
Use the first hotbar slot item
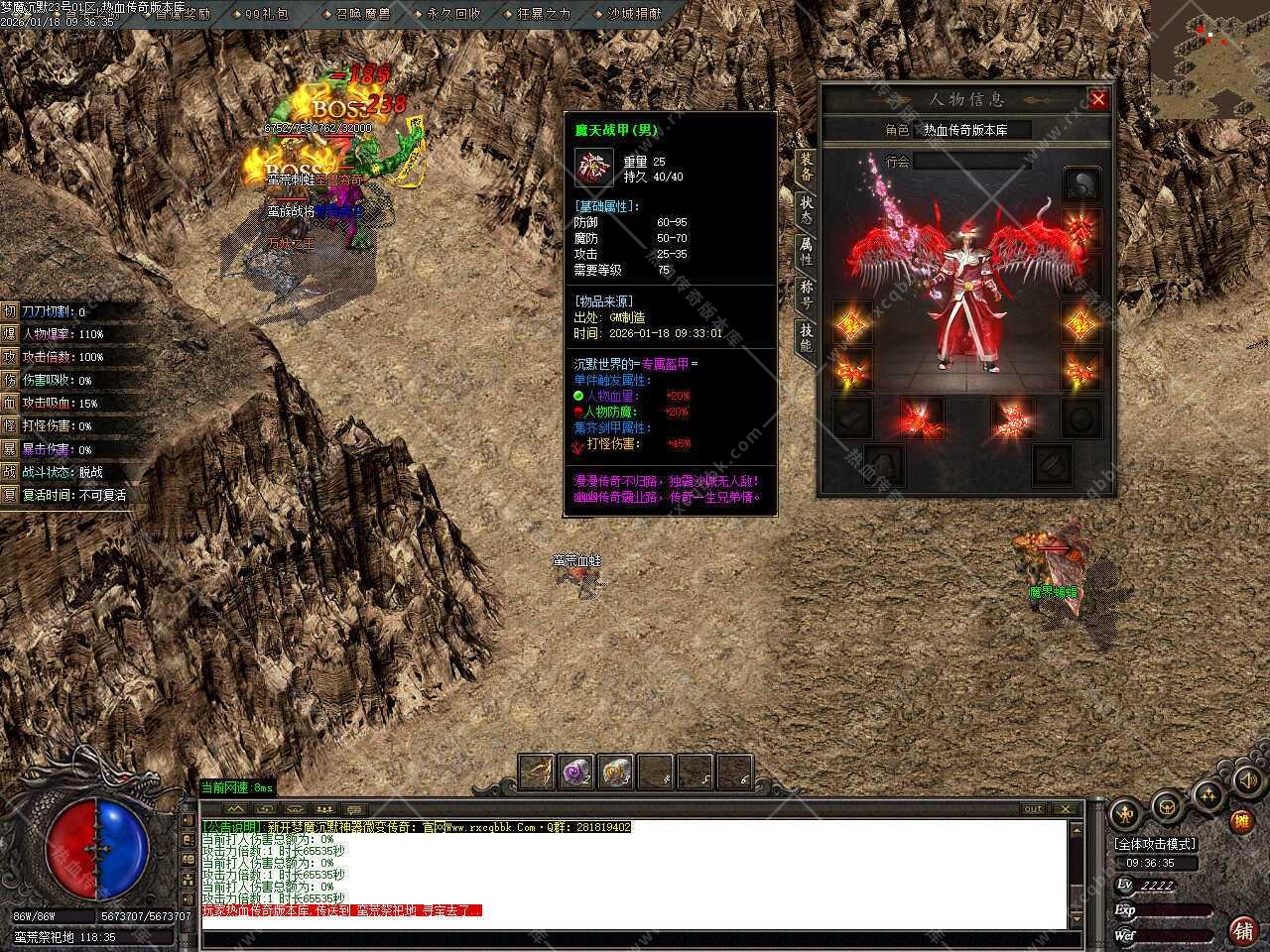coord(536,773)
